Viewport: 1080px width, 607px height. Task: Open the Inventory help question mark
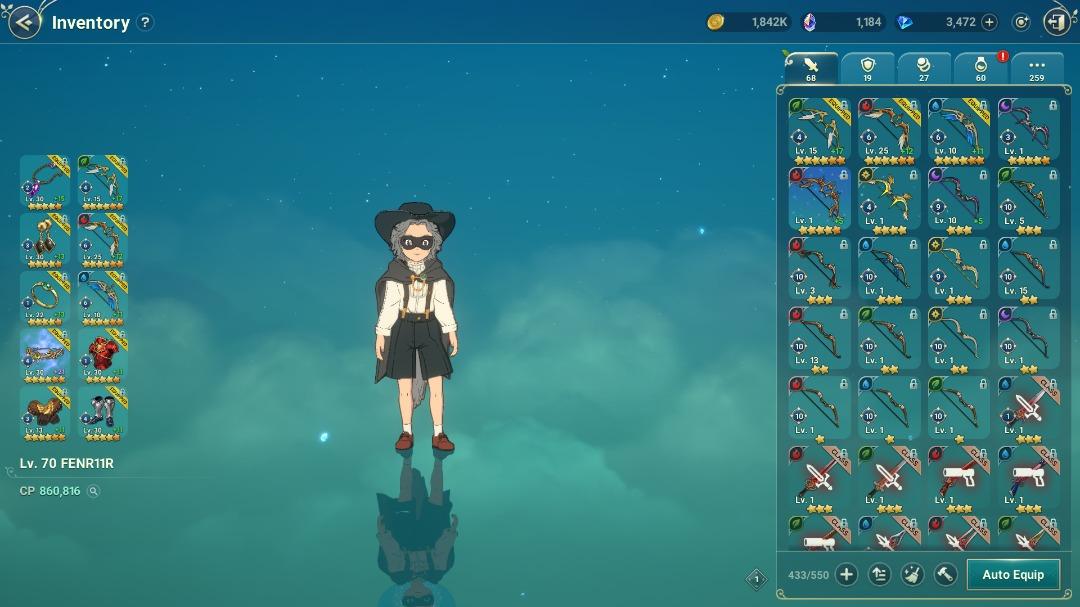(x=145, y=22)
